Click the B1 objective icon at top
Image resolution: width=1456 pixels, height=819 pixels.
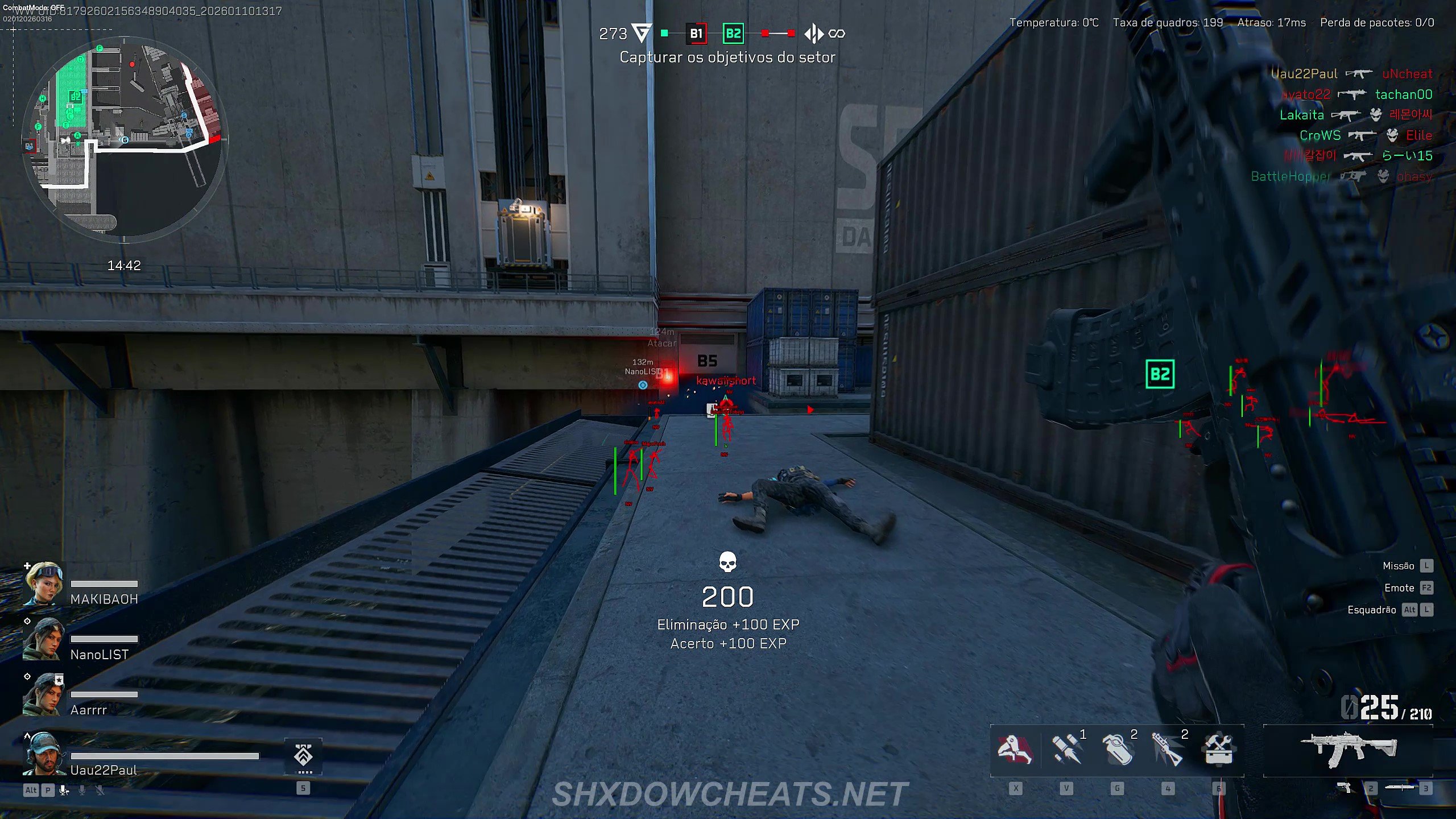click(x=695, y=34)
